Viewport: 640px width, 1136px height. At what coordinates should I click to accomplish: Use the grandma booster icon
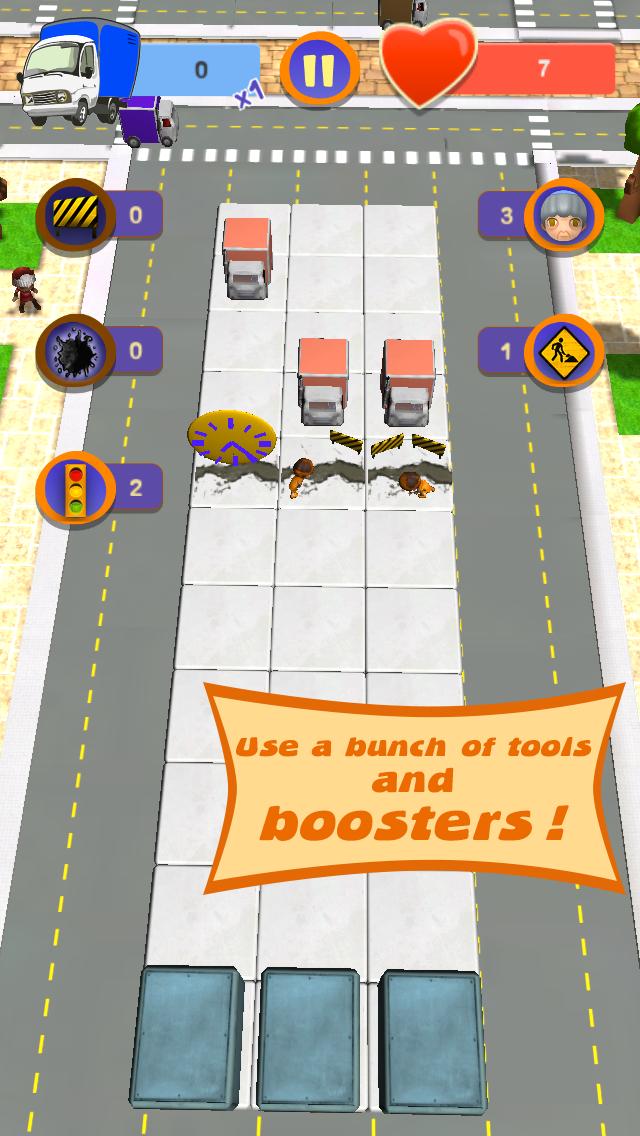point(564,215)
